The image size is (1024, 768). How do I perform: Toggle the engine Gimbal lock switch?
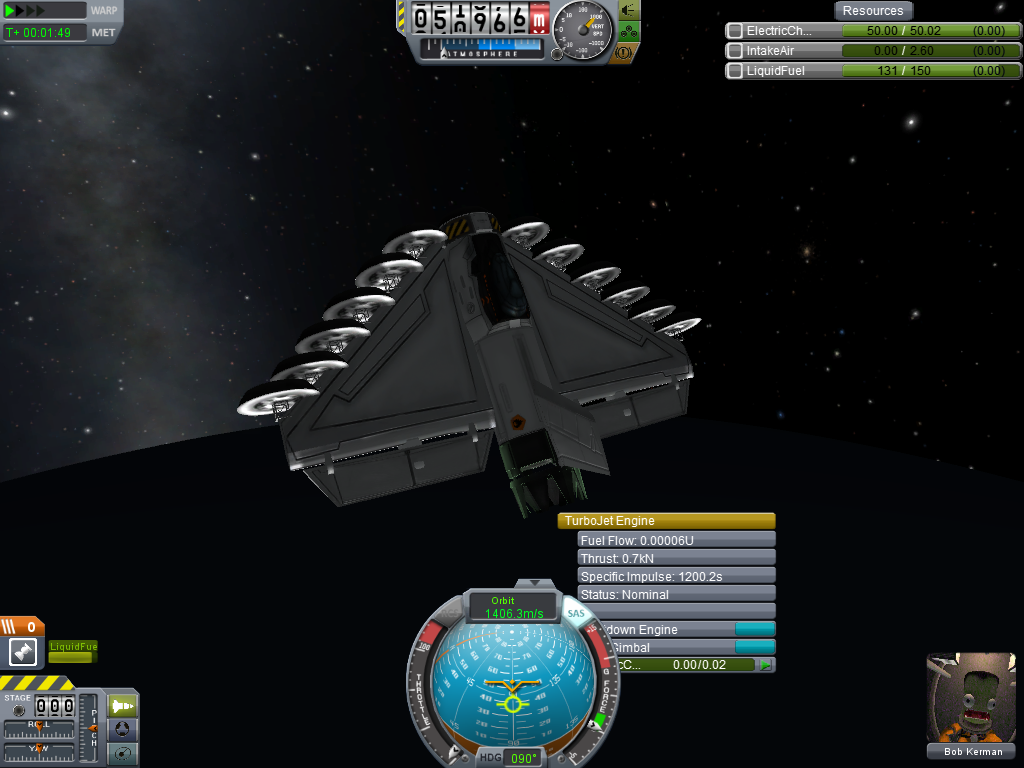pyautogui.click(x=754, y=647)
